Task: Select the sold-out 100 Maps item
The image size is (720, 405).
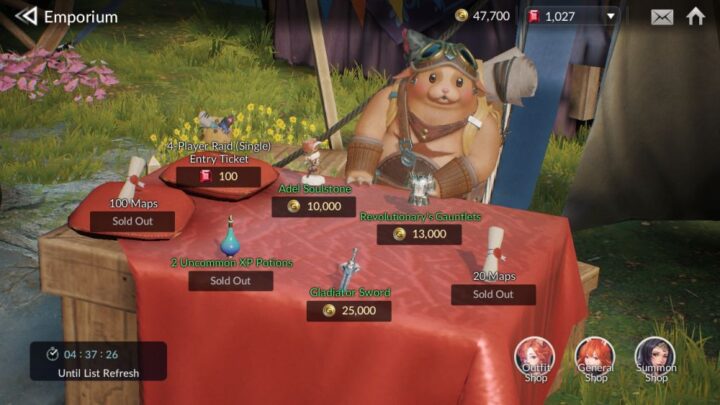Action: tap(132, 222)
